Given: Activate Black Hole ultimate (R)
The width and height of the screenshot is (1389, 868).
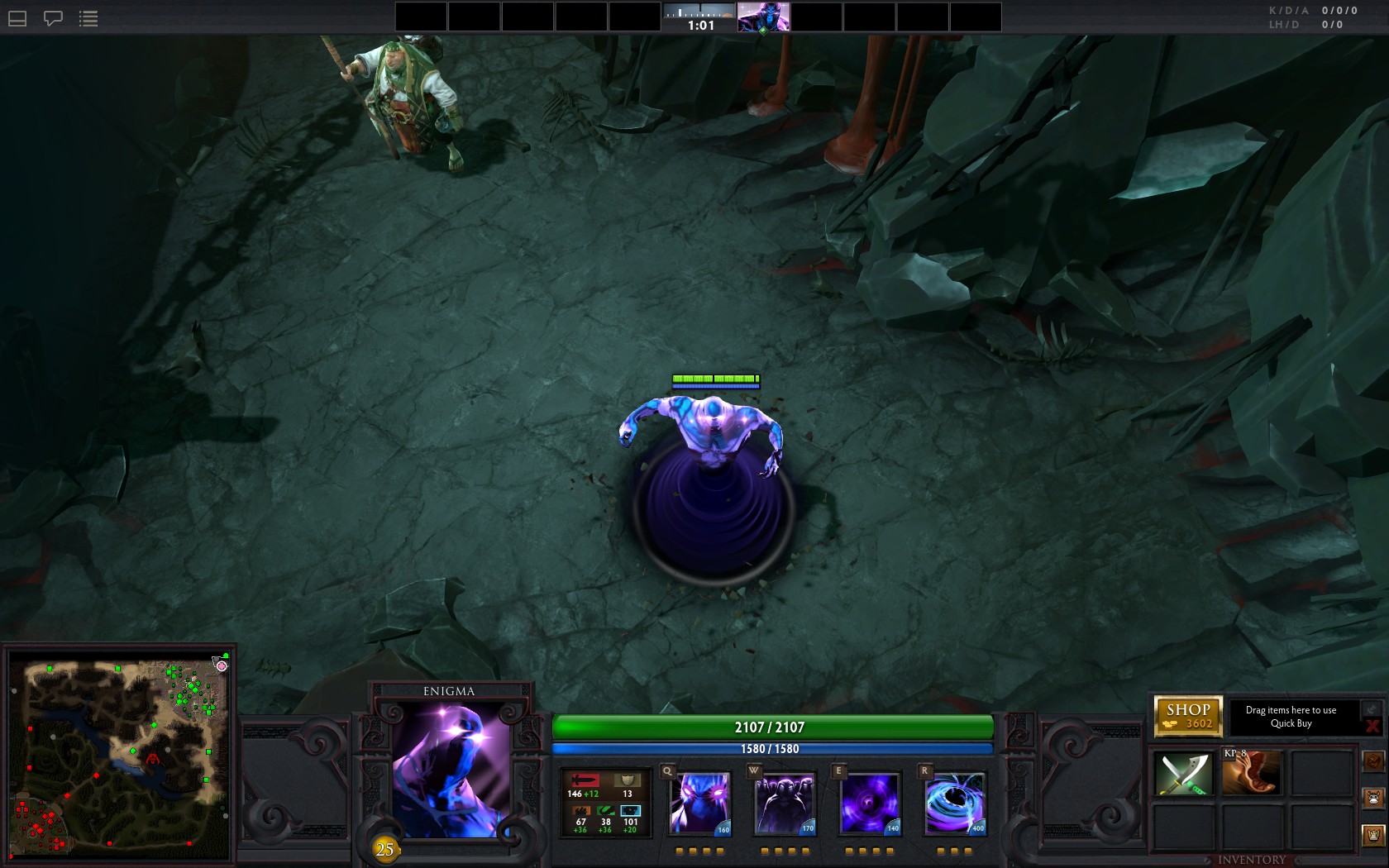Looking at the screenshot, I should point(954,802).
